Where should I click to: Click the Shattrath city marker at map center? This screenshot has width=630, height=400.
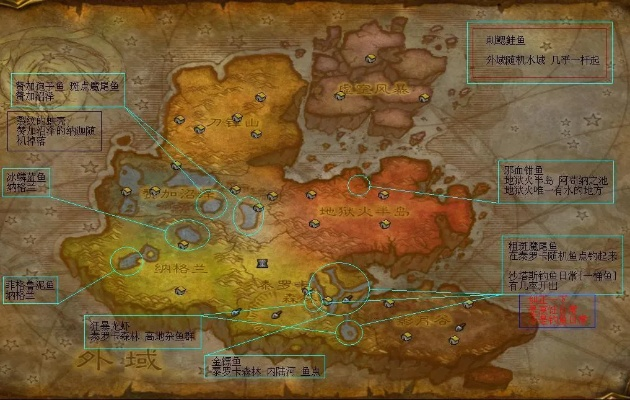263,263
